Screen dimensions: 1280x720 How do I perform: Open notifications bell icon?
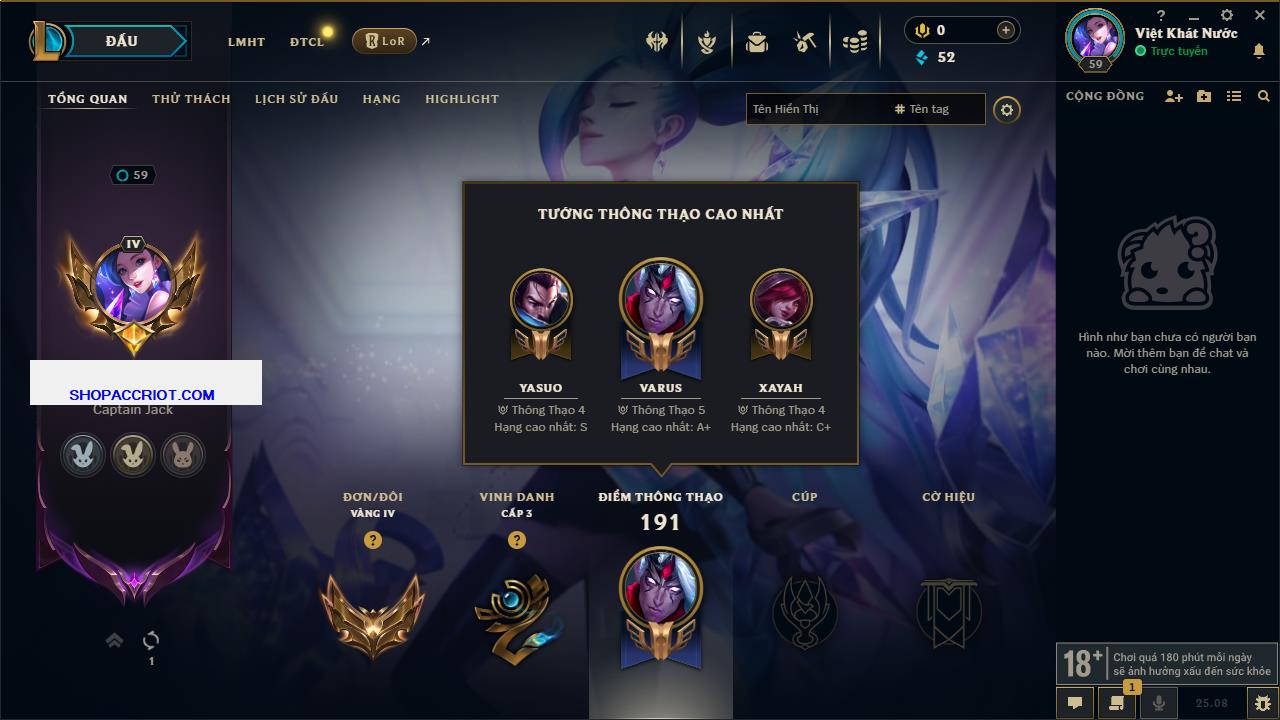coord(1258,52)
